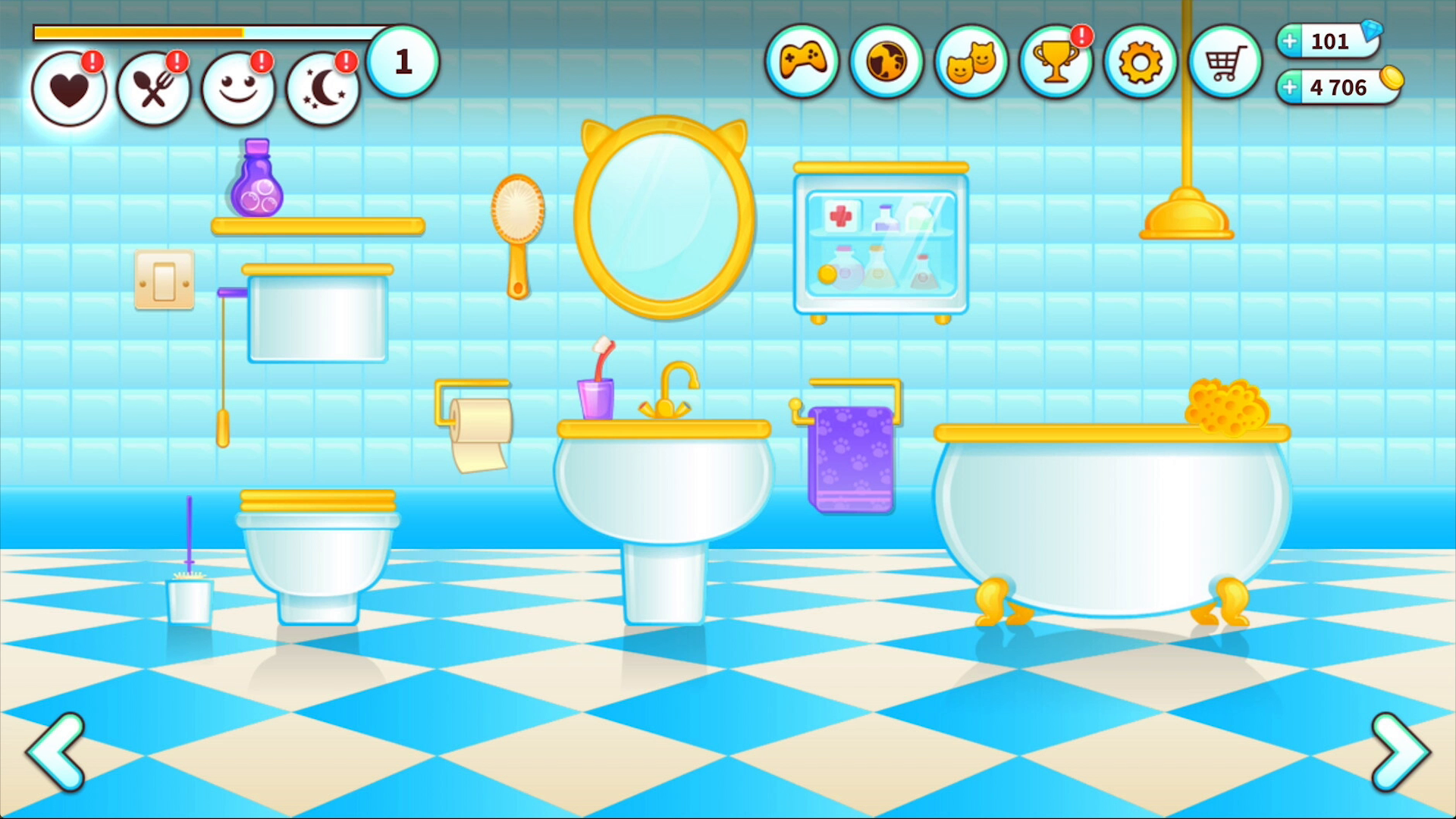Image resolution: width=1456 pixels, height=819 pixels.
Task: Select the globe world icon
Action: pos(886,62)
